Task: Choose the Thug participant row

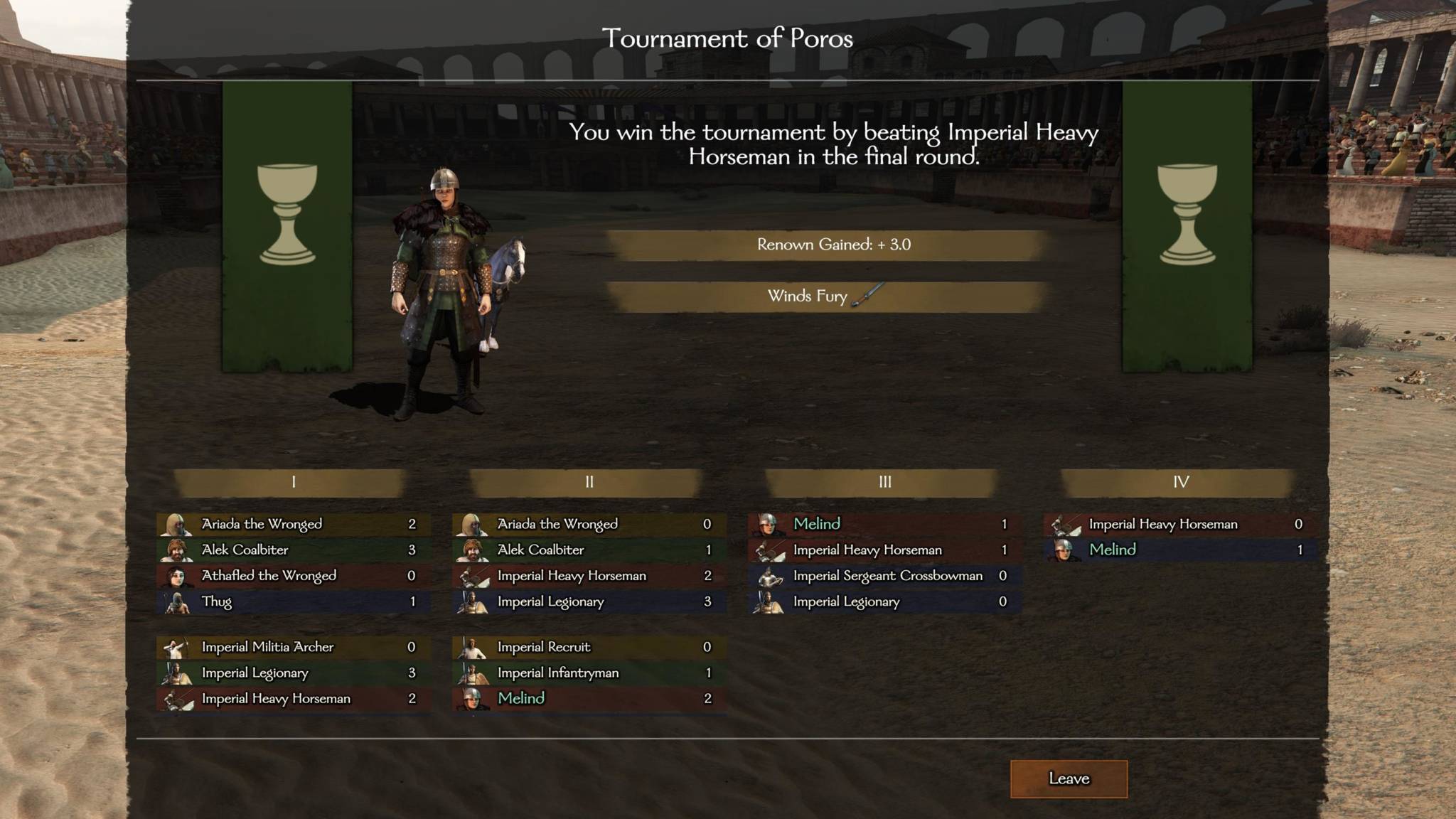Action: [x=293, y=601]
